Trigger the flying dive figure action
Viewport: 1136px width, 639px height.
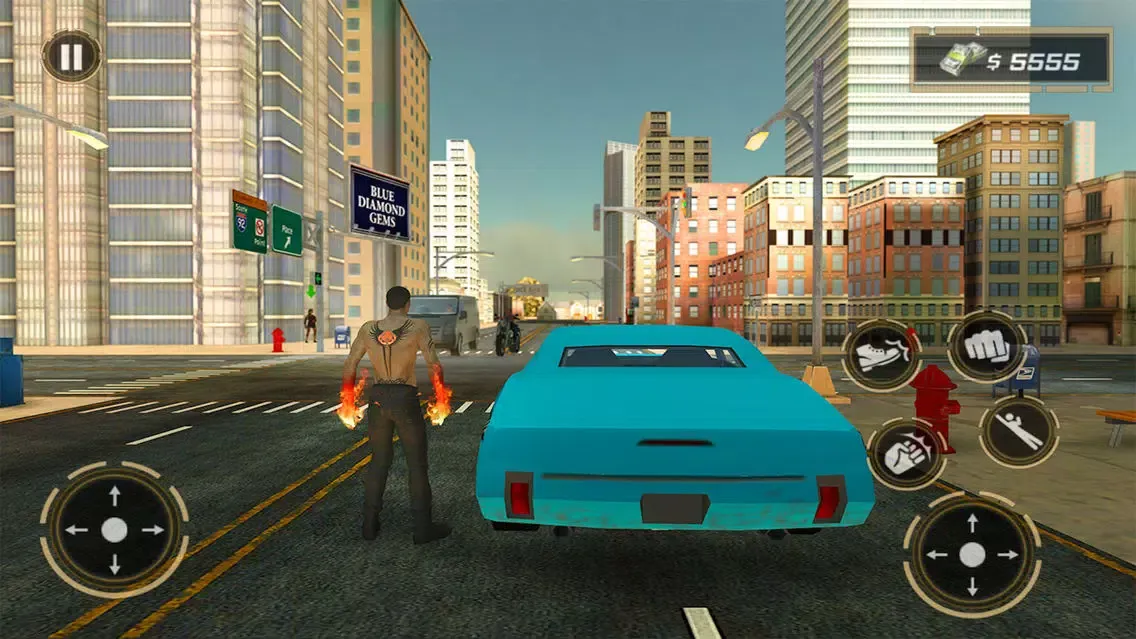coord(1018,431)
